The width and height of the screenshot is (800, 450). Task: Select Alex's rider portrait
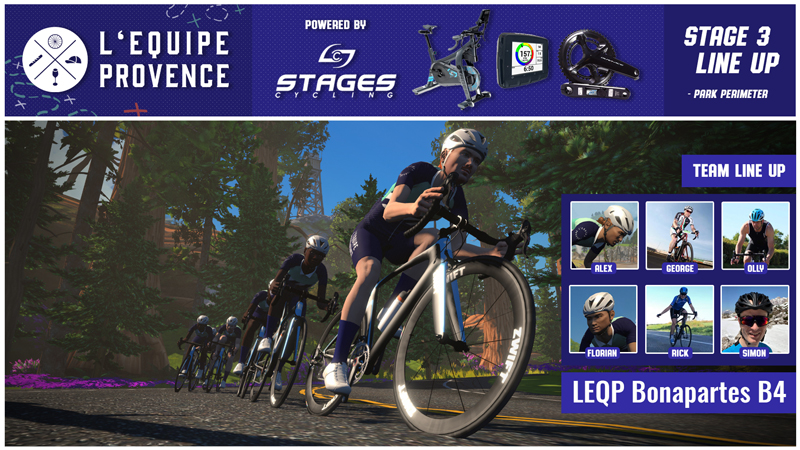click(x=603, y=234)
